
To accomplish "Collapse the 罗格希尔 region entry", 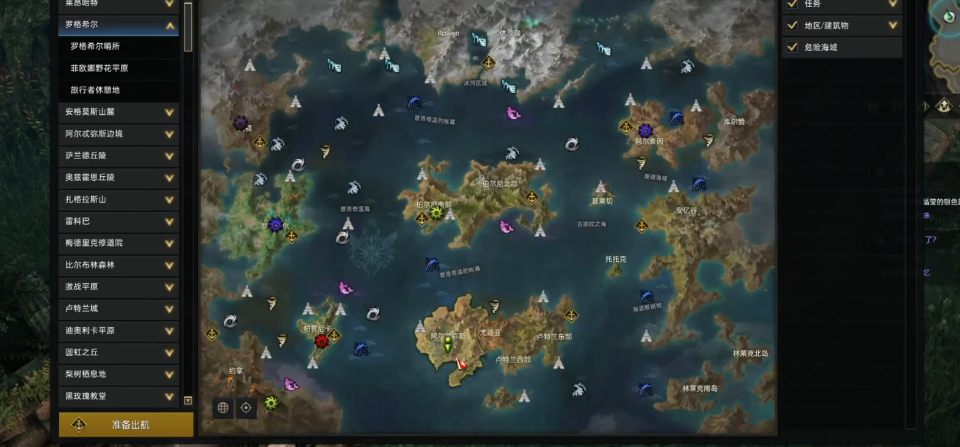I will click(170, 25).
